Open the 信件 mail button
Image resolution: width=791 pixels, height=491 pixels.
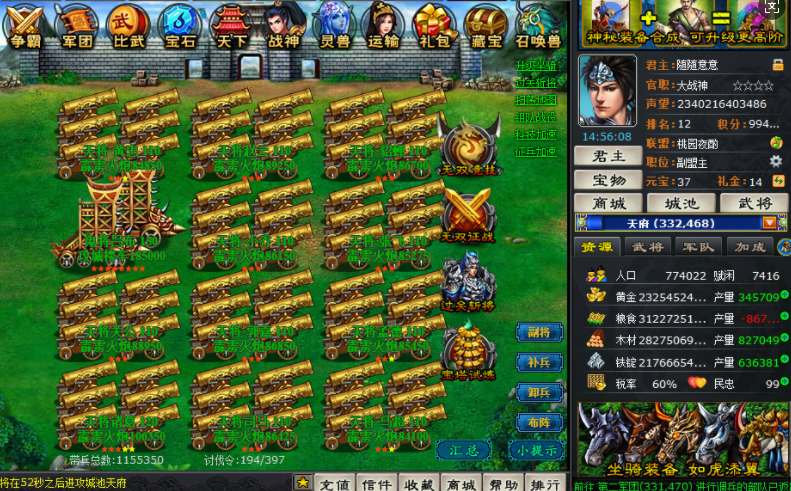[x=376, y=484]
